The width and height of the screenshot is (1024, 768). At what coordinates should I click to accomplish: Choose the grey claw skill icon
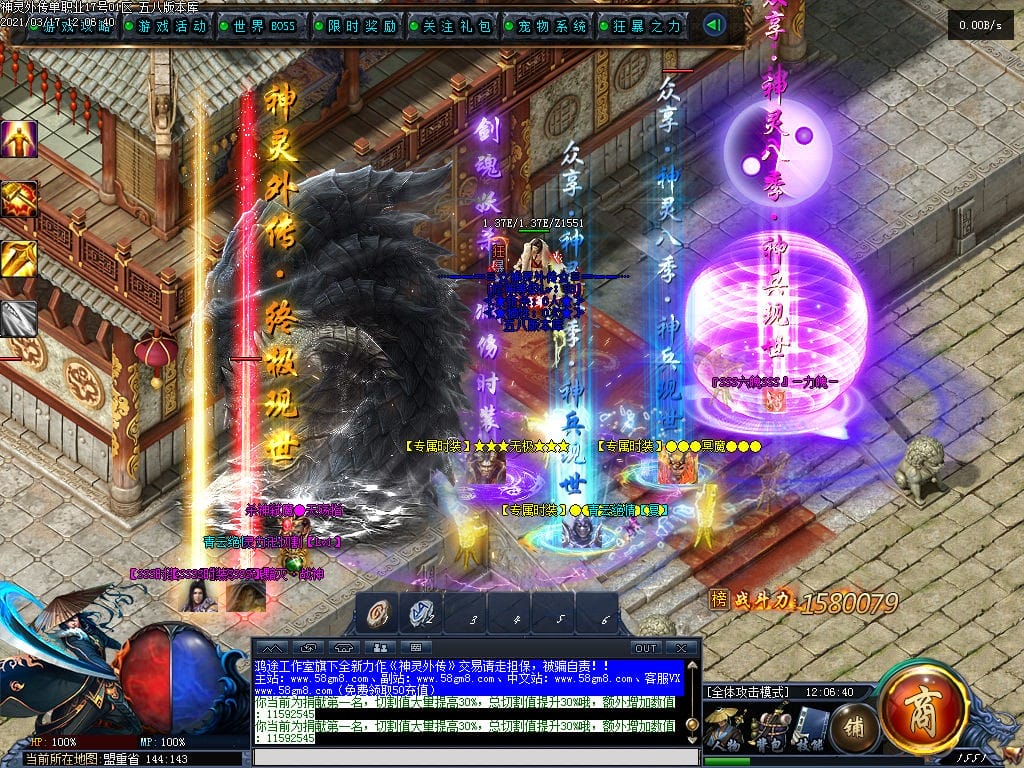click(x=19, y=319)
